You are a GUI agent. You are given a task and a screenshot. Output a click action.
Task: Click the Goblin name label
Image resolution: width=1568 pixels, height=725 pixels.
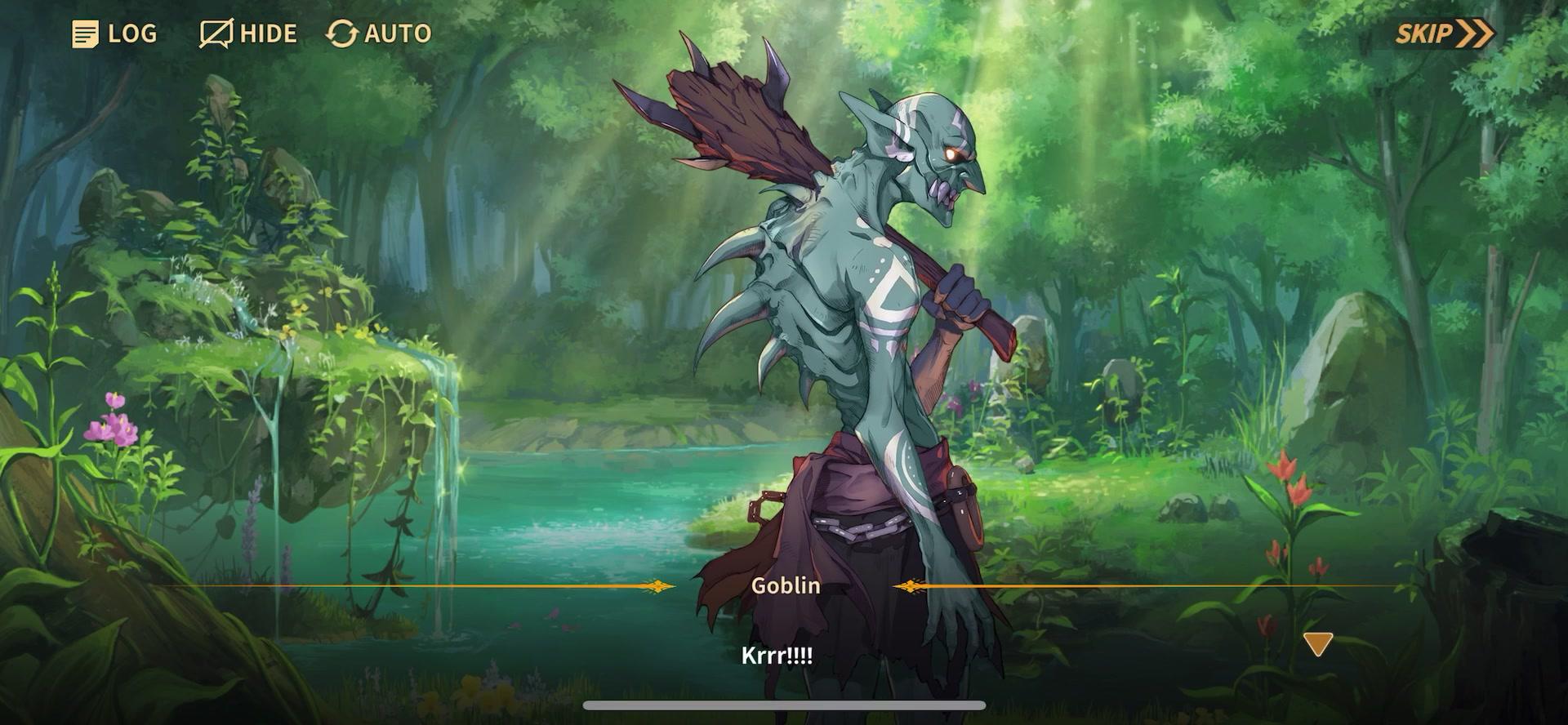(785, 585)
